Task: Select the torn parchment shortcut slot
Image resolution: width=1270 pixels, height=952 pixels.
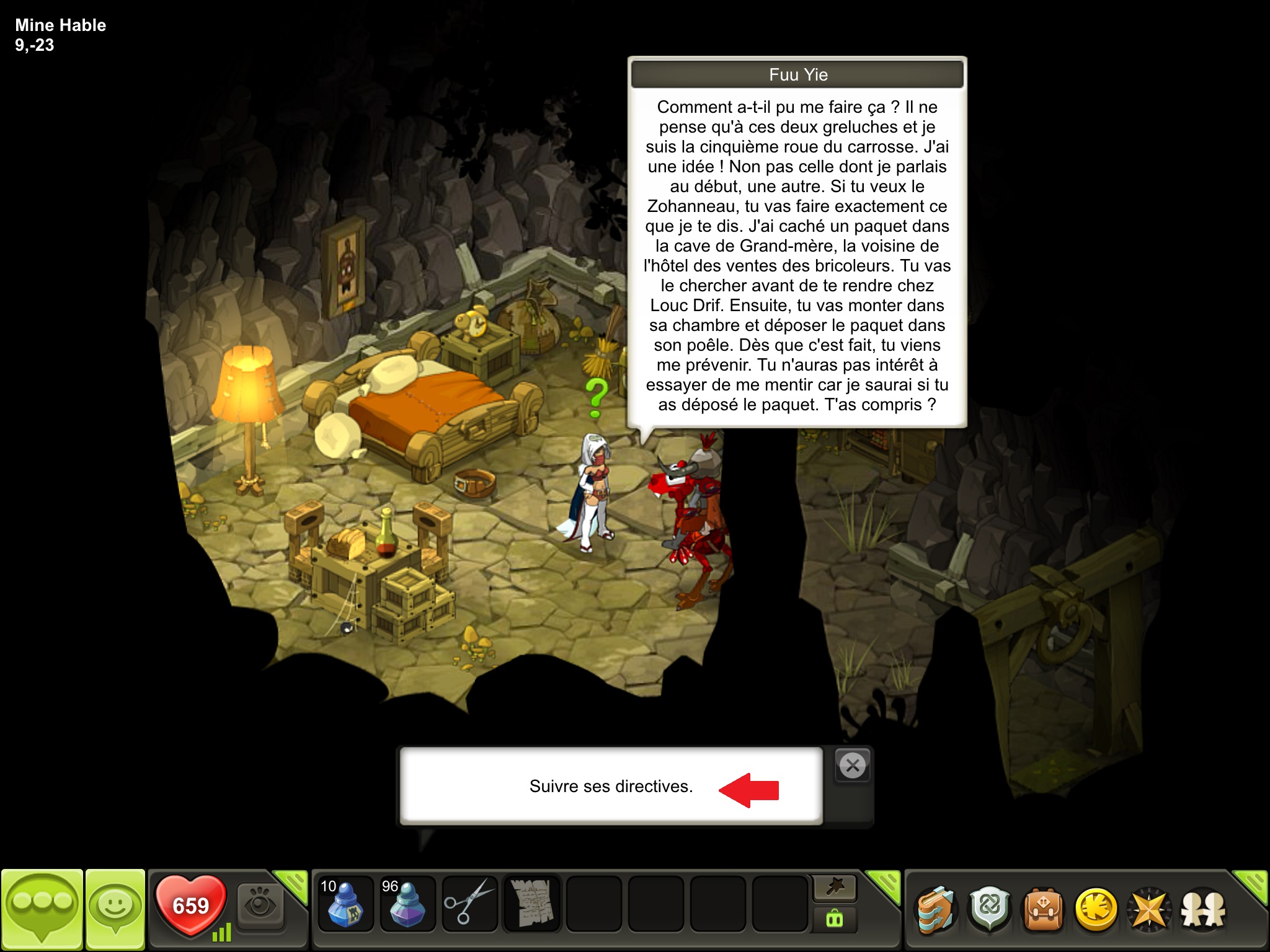Action: point(531,904)
